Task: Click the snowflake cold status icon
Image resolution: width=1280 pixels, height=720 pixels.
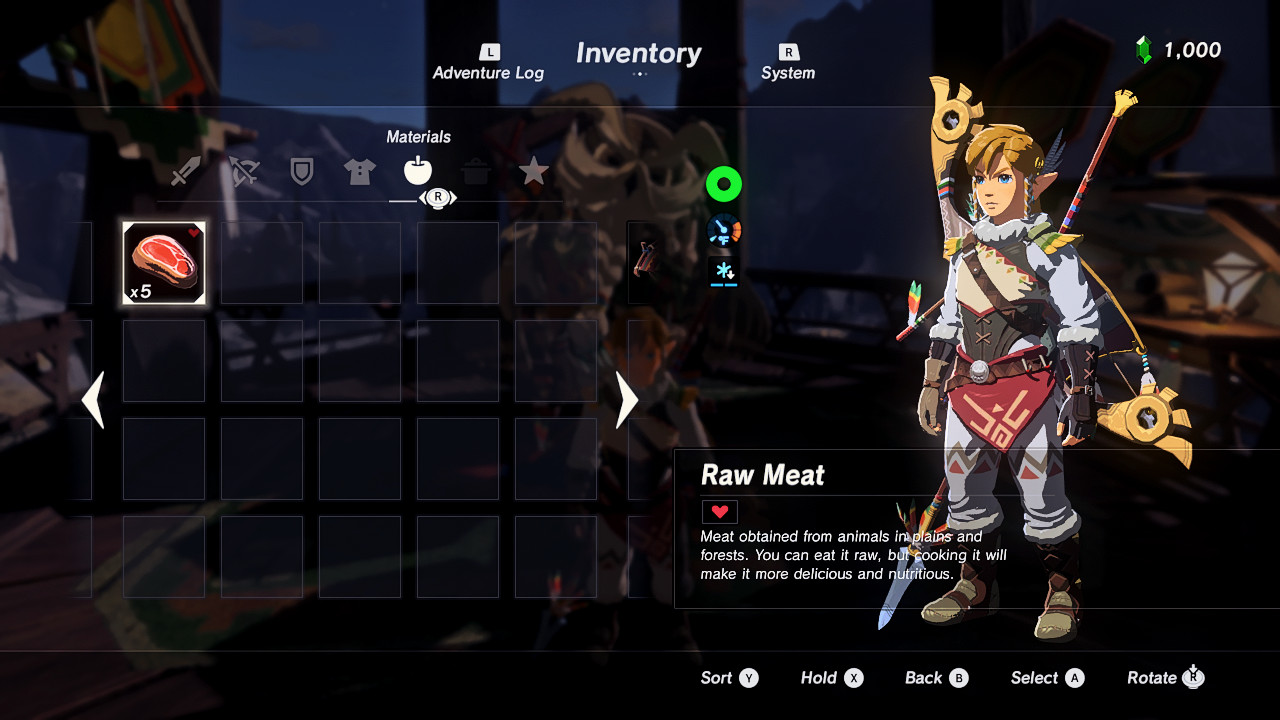Action: (x=723, y=271)
